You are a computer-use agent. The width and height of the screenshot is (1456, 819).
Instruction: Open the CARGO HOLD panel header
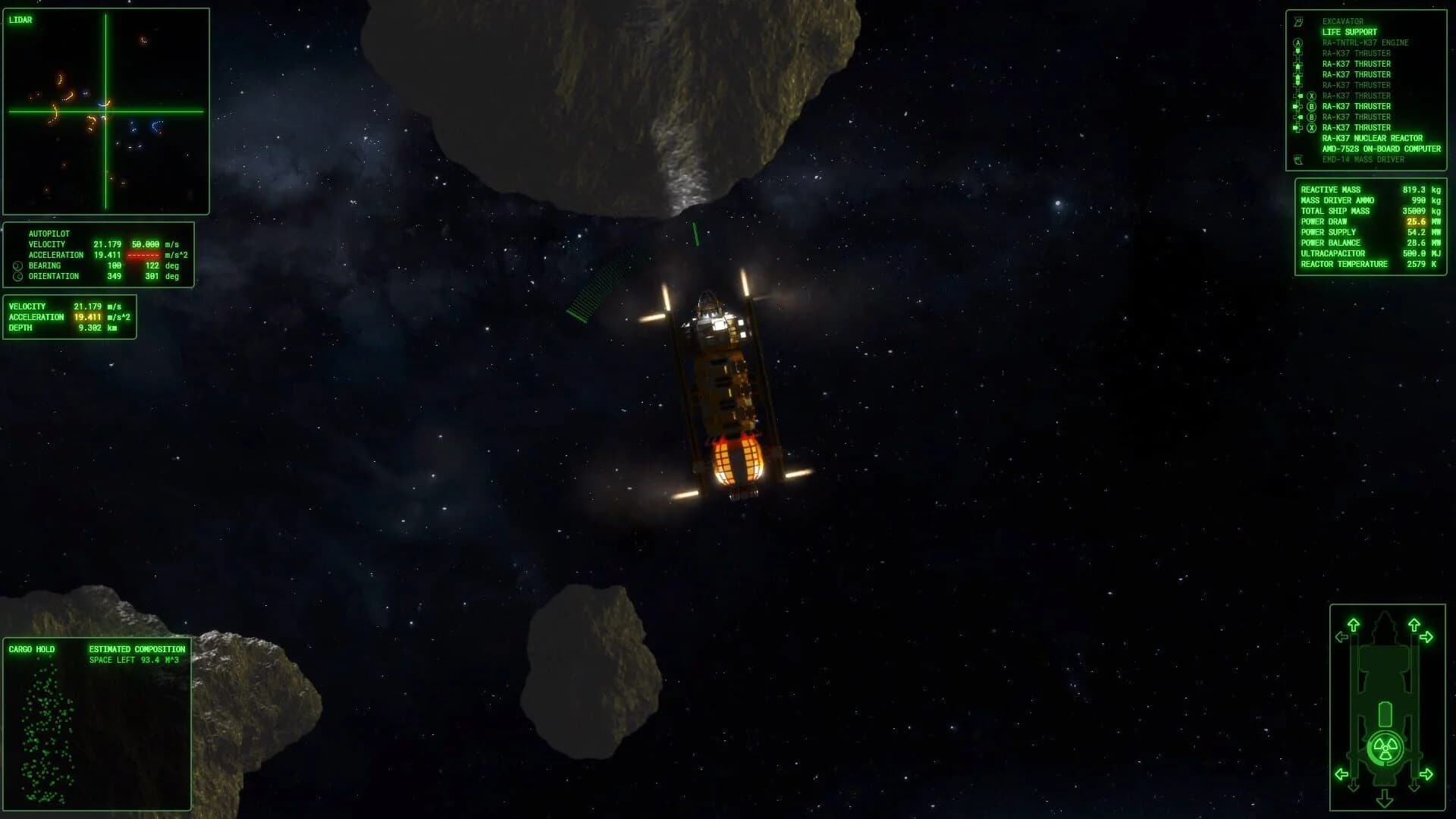coord(30,649)
